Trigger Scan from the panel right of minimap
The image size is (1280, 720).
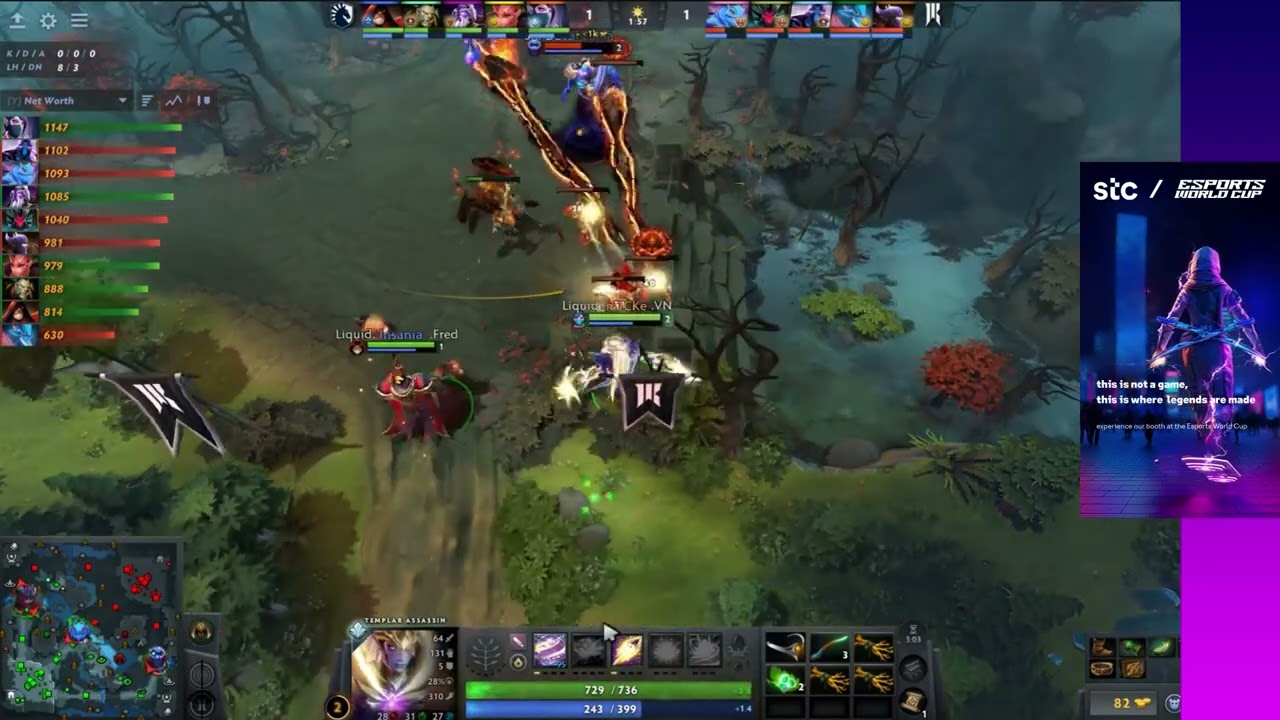coord(203,703)
